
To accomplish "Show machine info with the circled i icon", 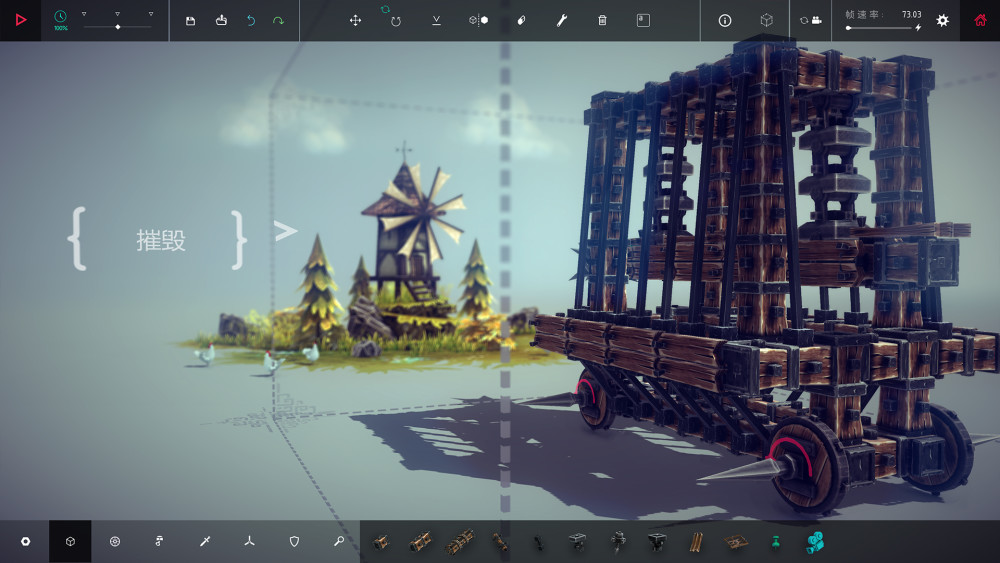I will click(725, 20).
